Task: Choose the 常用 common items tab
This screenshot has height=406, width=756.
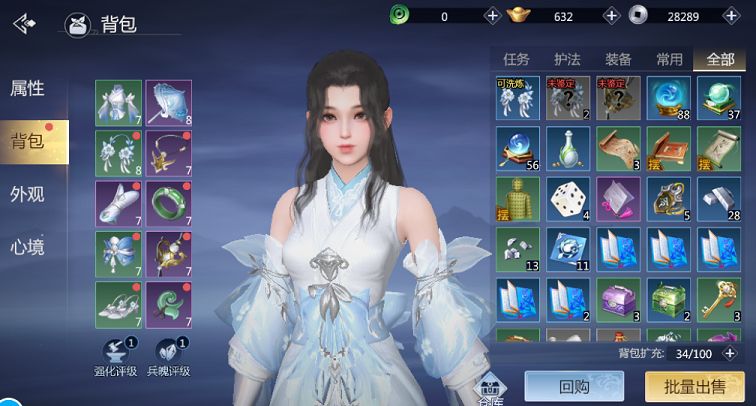Action: click(x=669, y=59)
